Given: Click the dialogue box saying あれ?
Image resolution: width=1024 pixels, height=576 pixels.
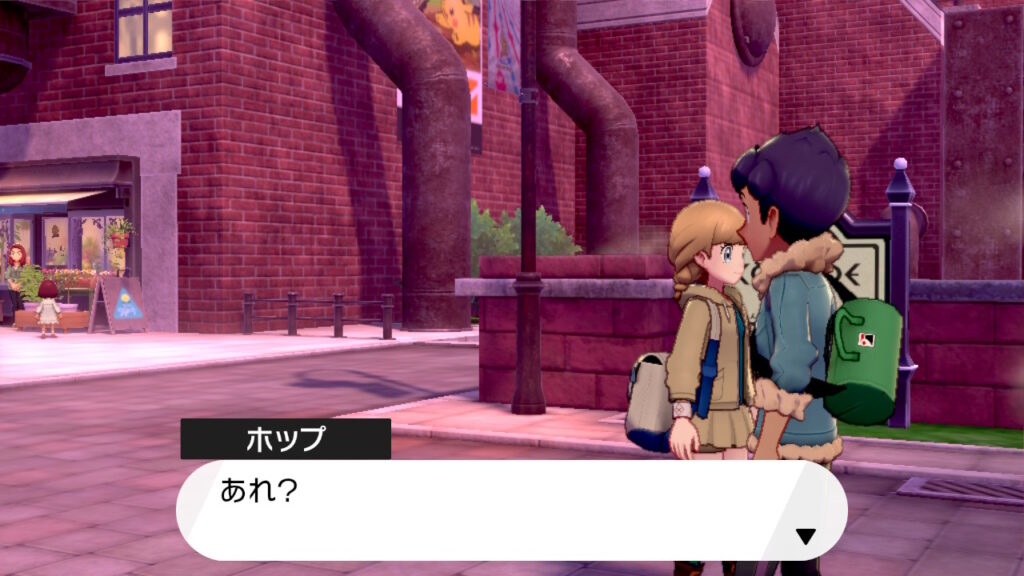Looking at the screenshot, I should click(510, 509).
